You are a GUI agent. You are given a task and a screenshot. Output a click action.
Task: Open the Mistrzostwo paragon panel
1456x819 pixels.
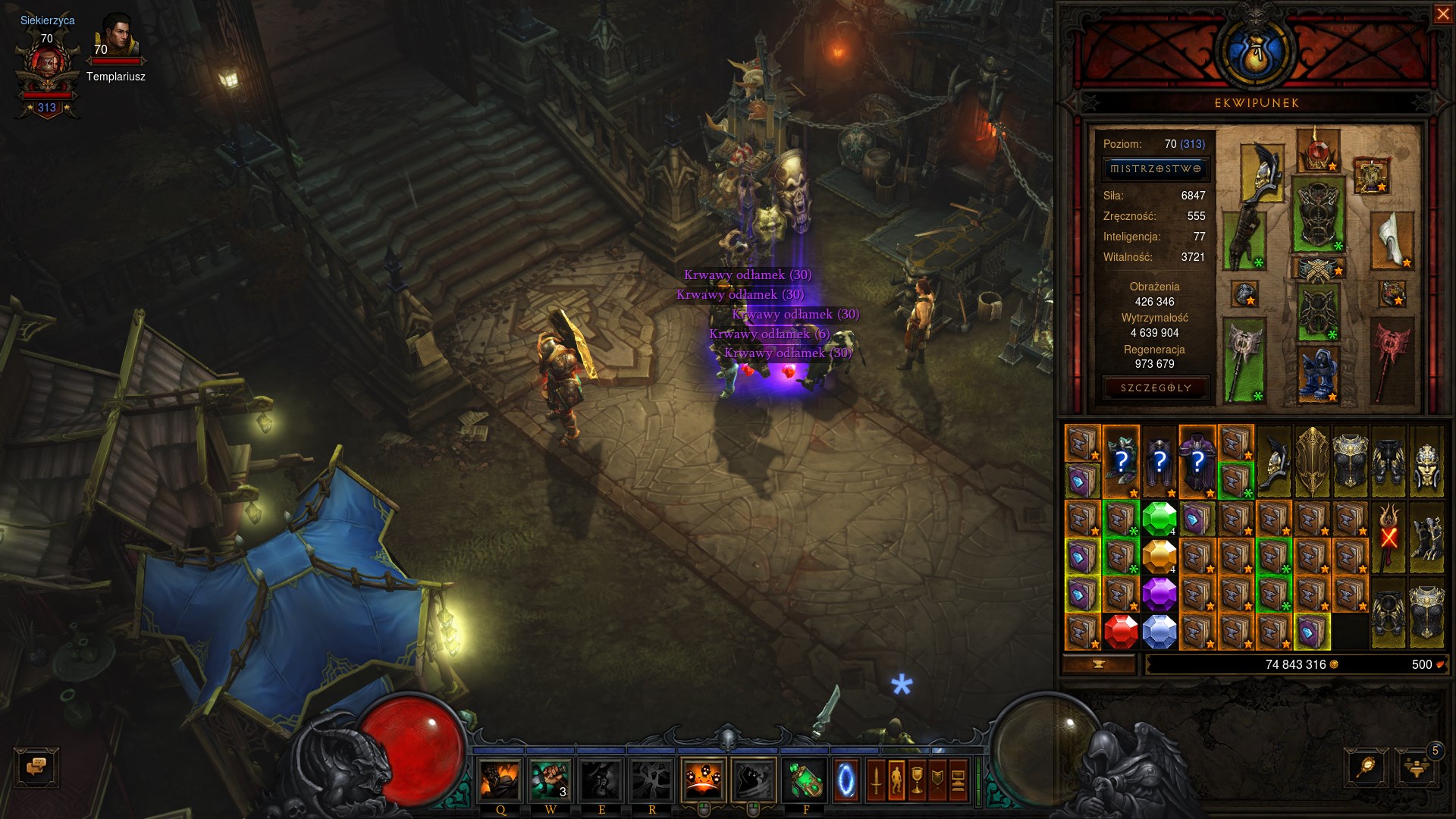click(1155, 169)
